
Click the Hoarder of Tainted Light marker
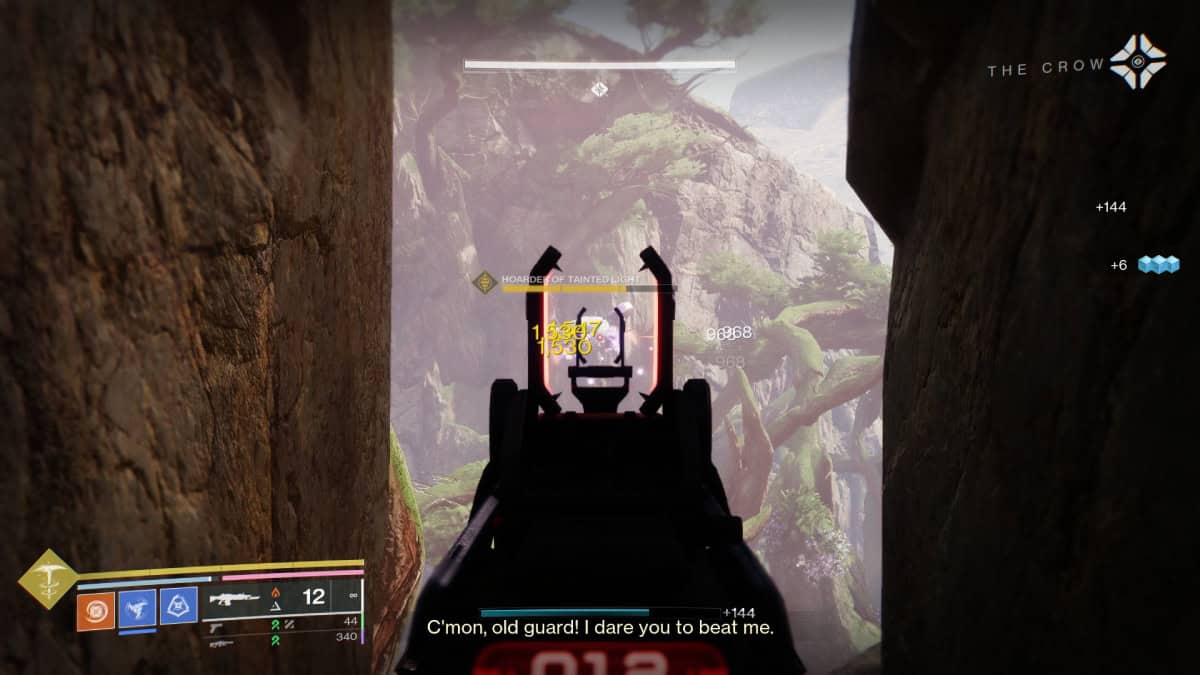click(485, 283)
